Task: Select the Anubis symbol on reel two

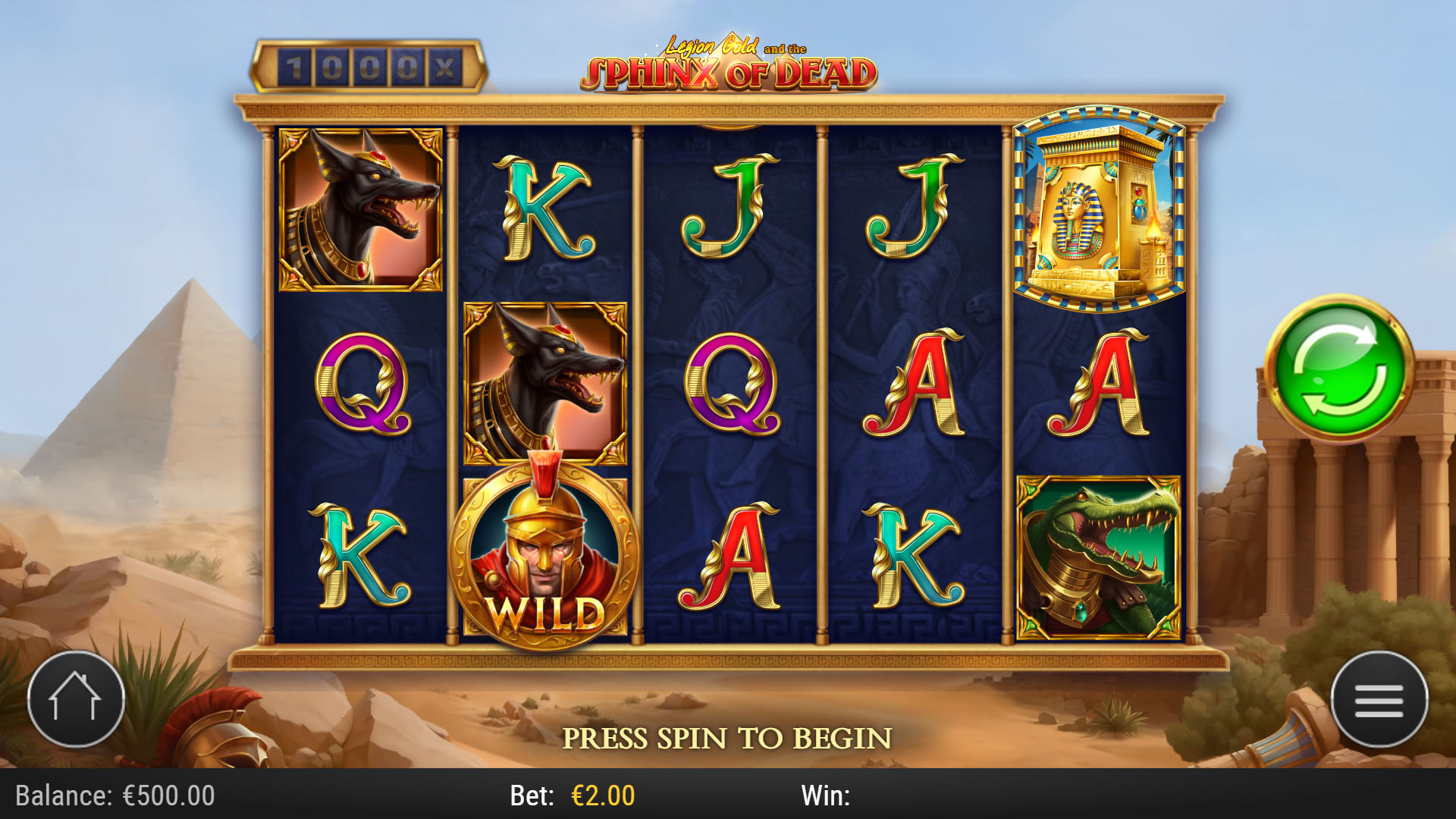Action: (x=543, y=379)
